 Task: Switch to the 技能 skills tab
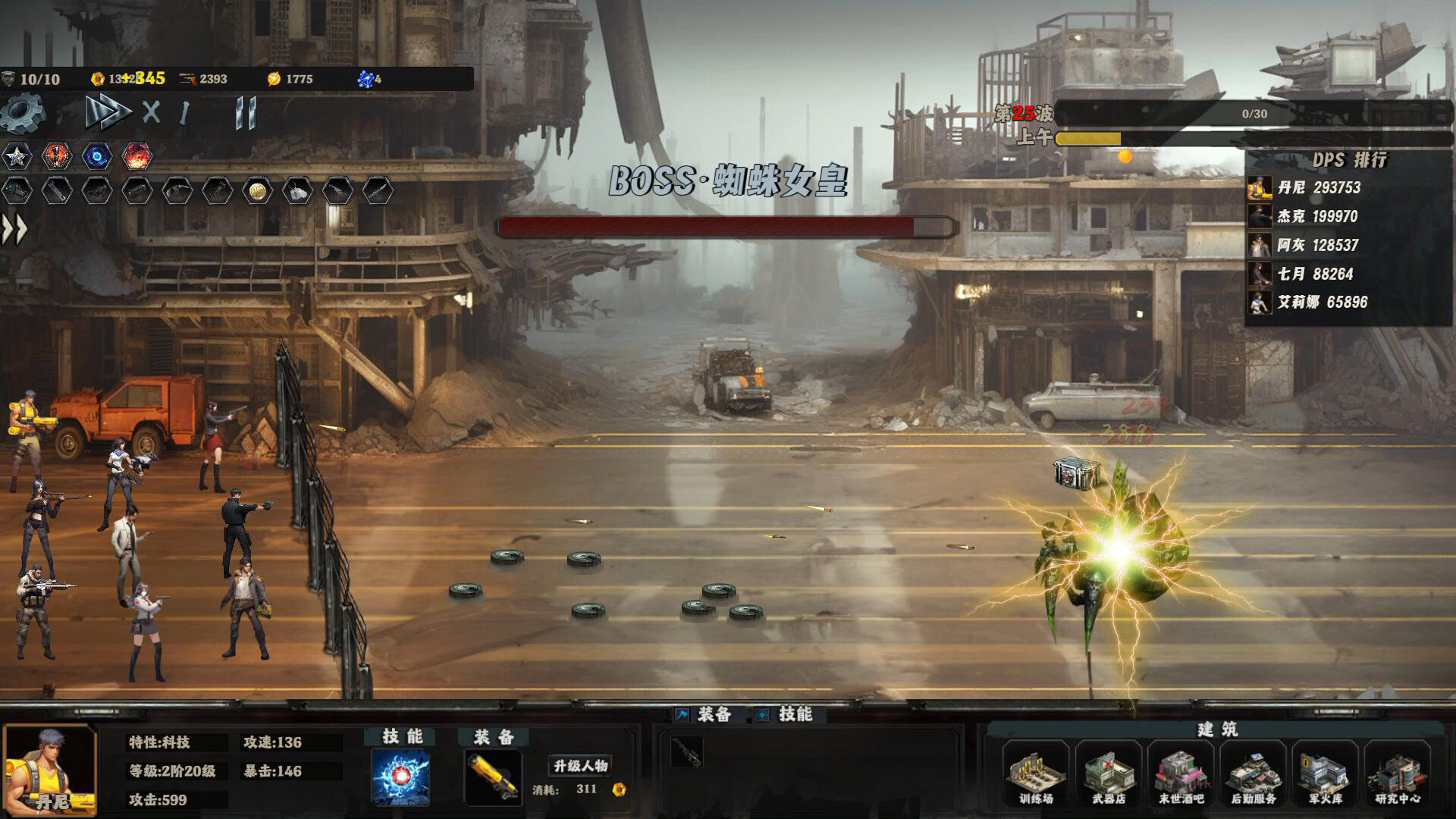pos(786,714)
